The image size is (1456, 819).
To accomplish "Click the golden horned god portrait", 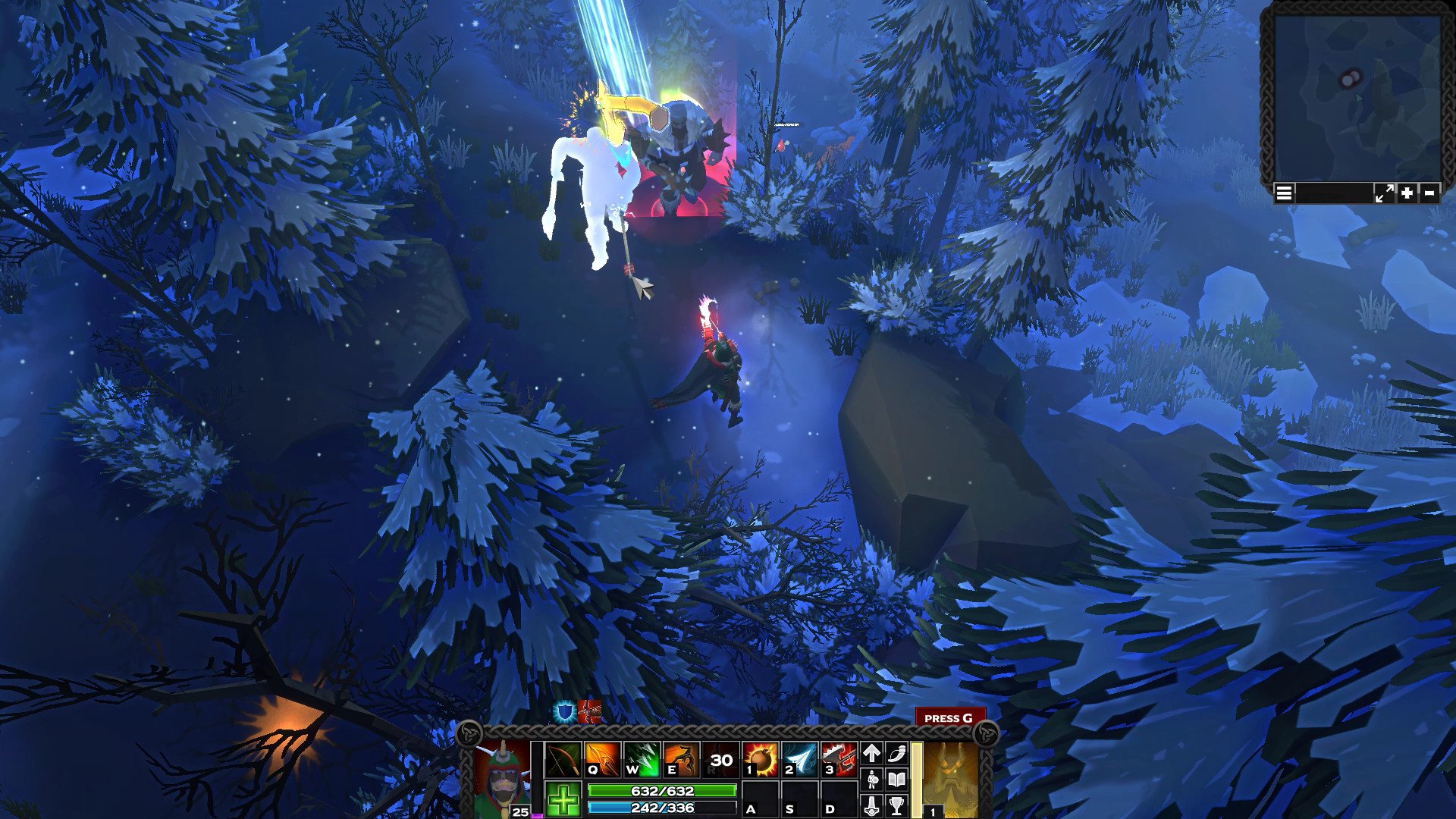I will 950,779.
